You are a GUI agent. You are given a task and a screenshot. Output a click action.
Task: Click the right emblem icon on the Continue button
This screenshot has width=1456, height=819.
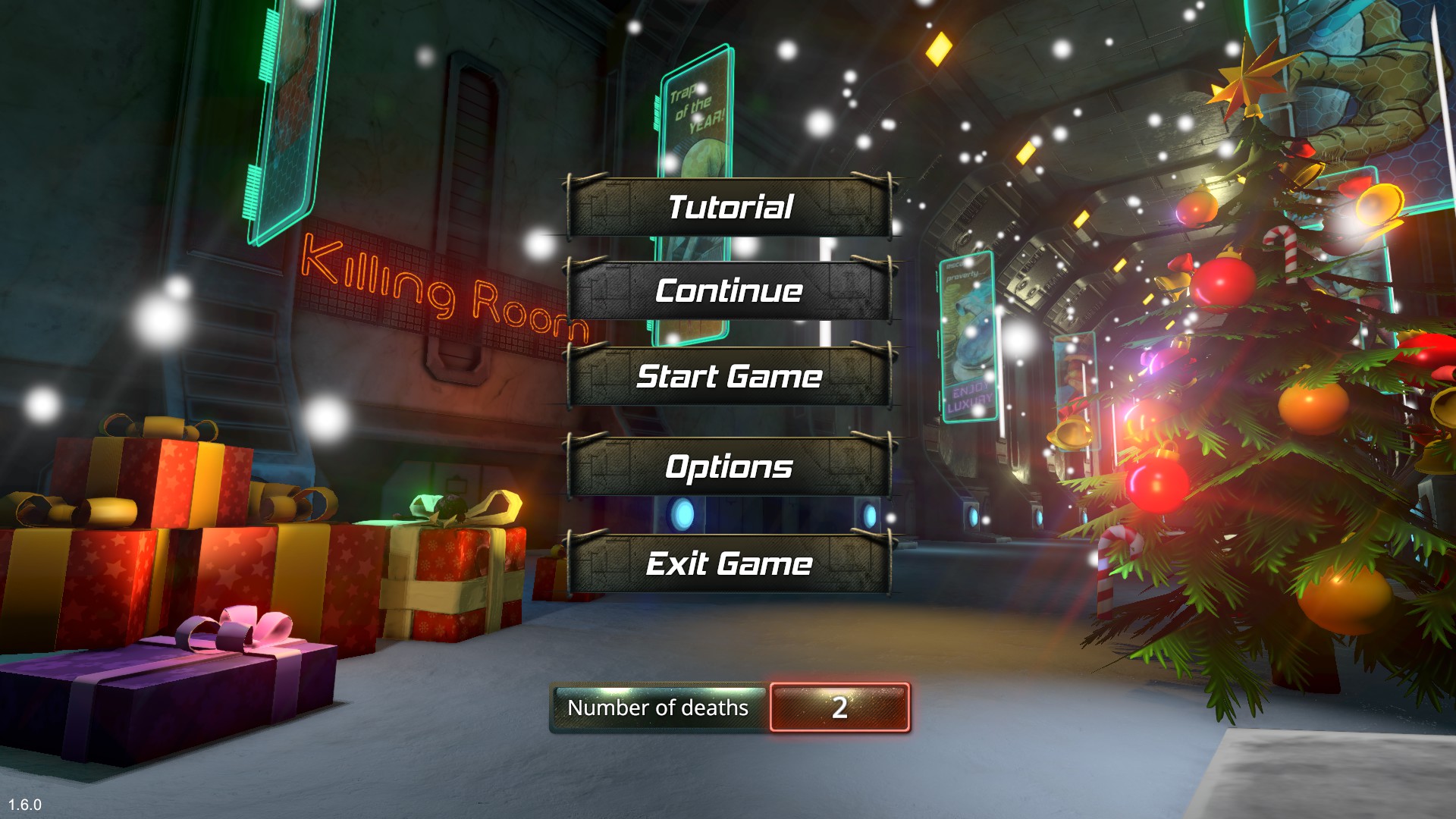(849, 291)
